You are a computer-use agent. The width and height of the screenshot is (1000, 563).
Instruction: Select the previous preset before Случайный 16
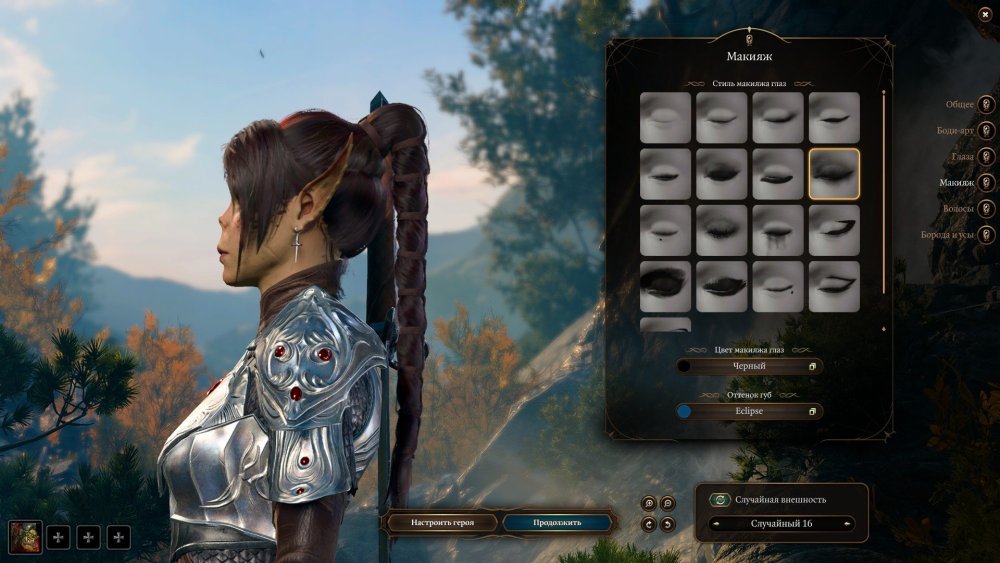pos(716,523)
